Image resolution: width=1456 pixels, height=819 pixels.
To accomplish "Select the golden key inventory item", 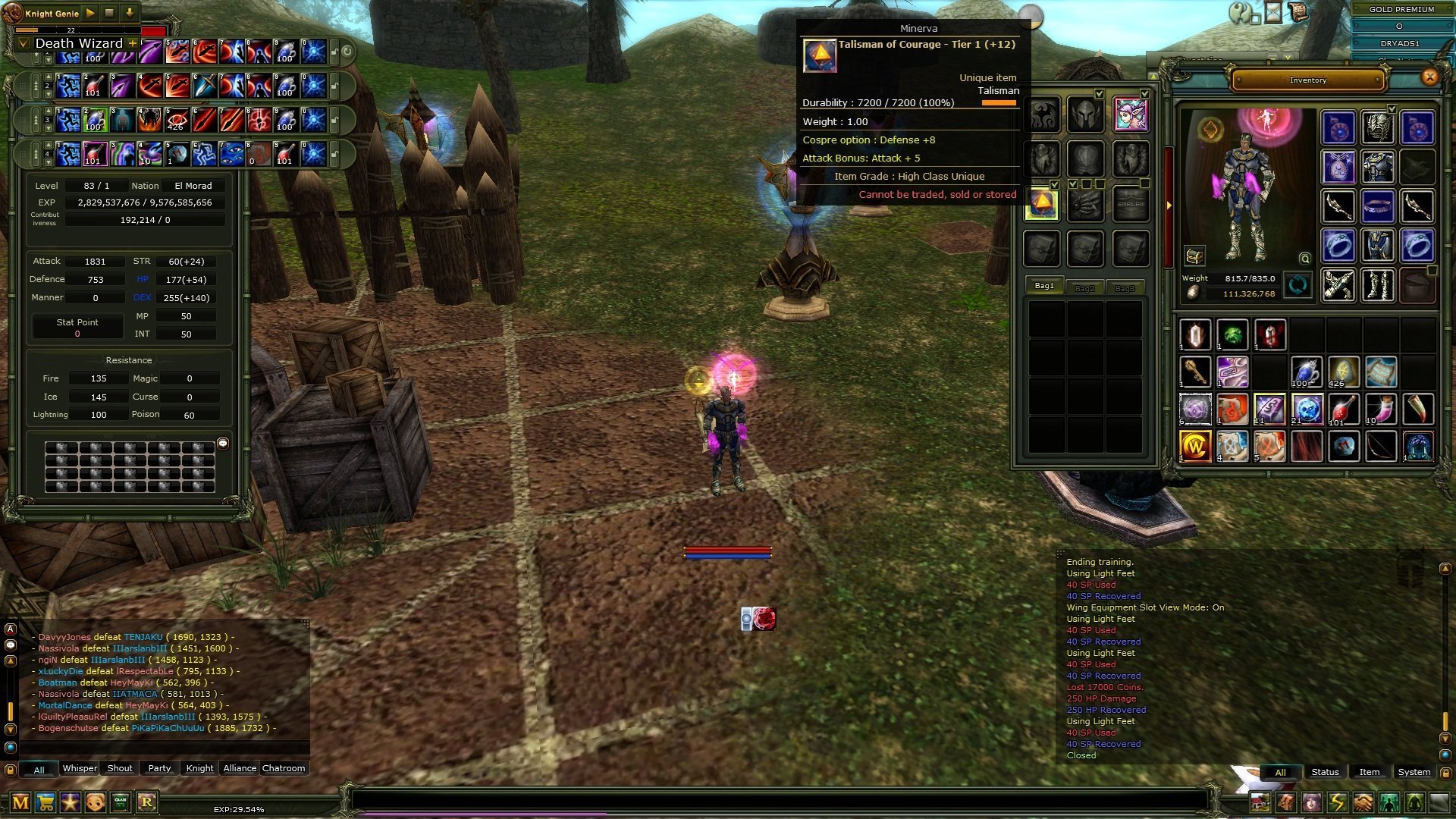I will (1195, 372).
